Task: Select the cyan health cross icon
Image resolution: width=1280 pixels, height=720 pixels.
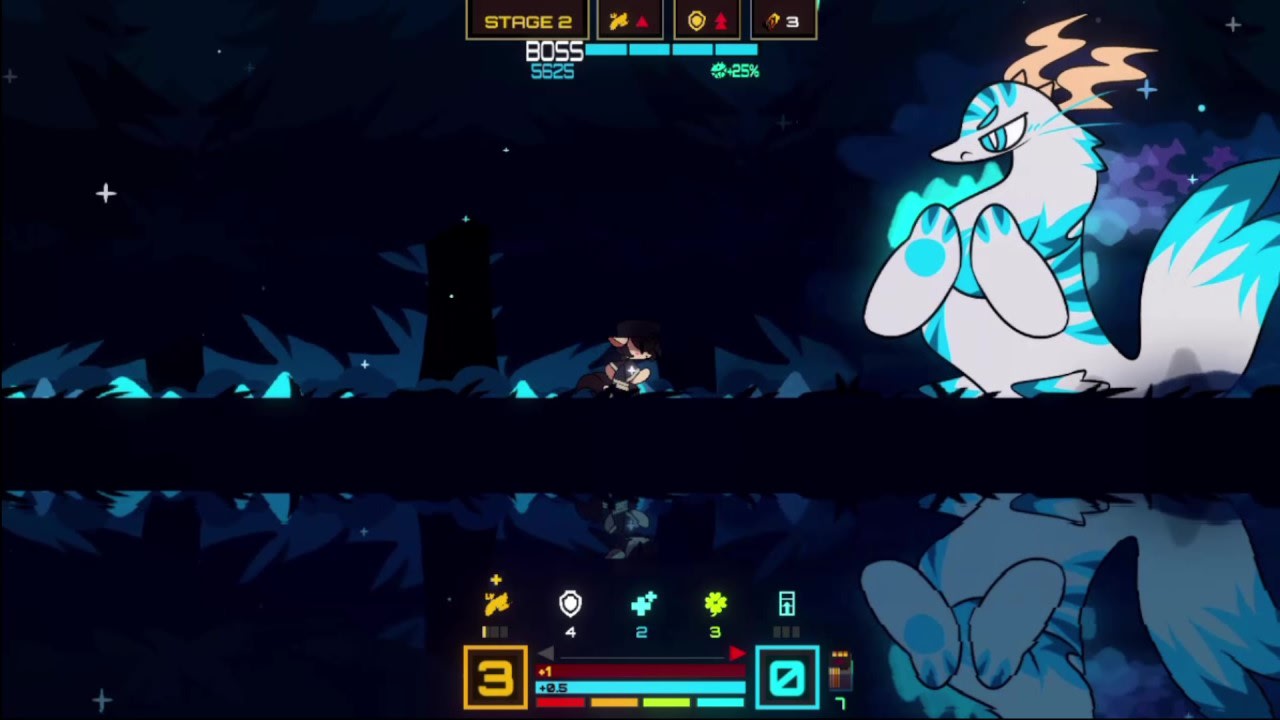Action: [x=642, y=603]
